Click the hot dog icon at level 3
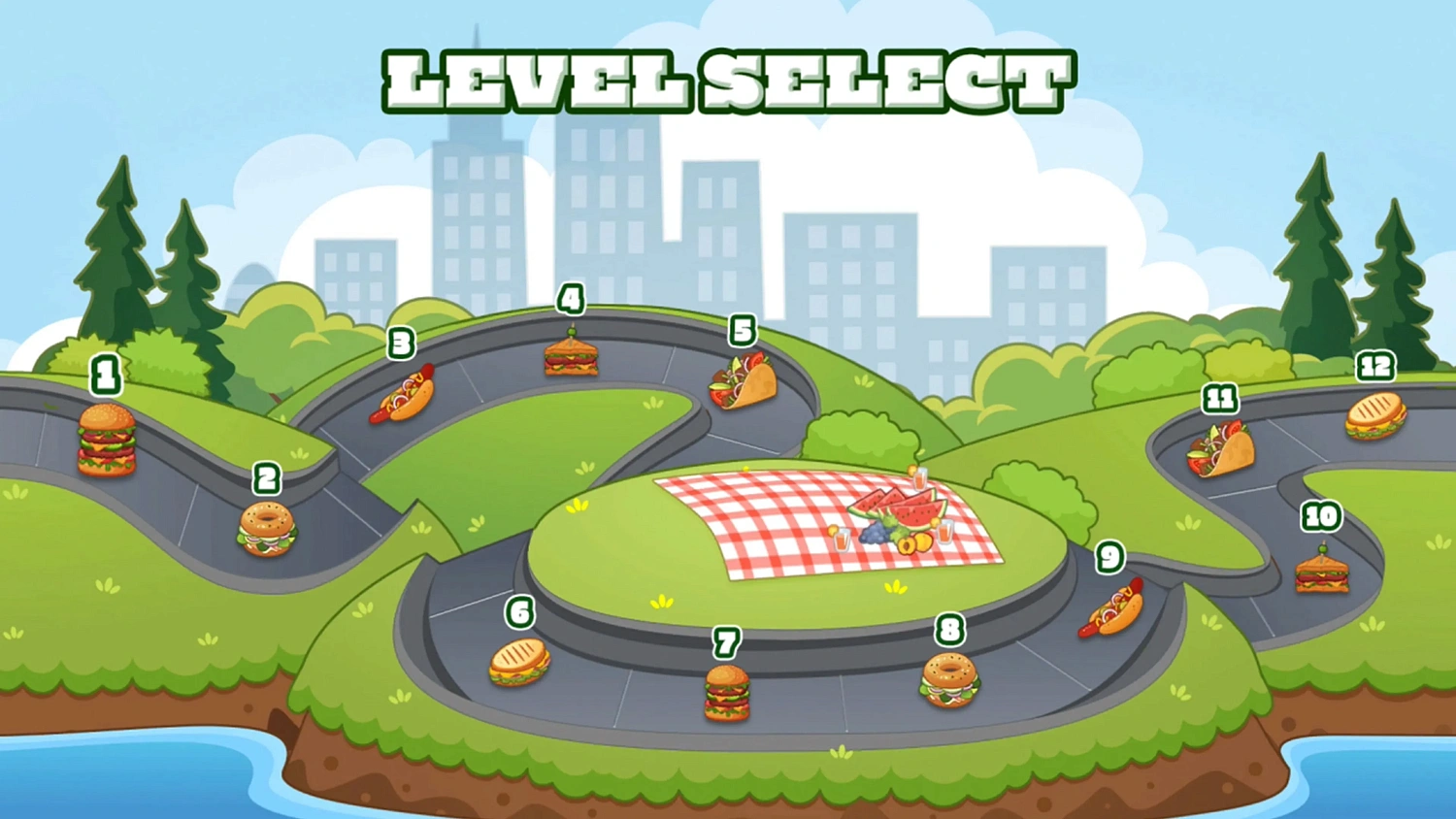Screen dimensions: 1456x819 (401, 393)
